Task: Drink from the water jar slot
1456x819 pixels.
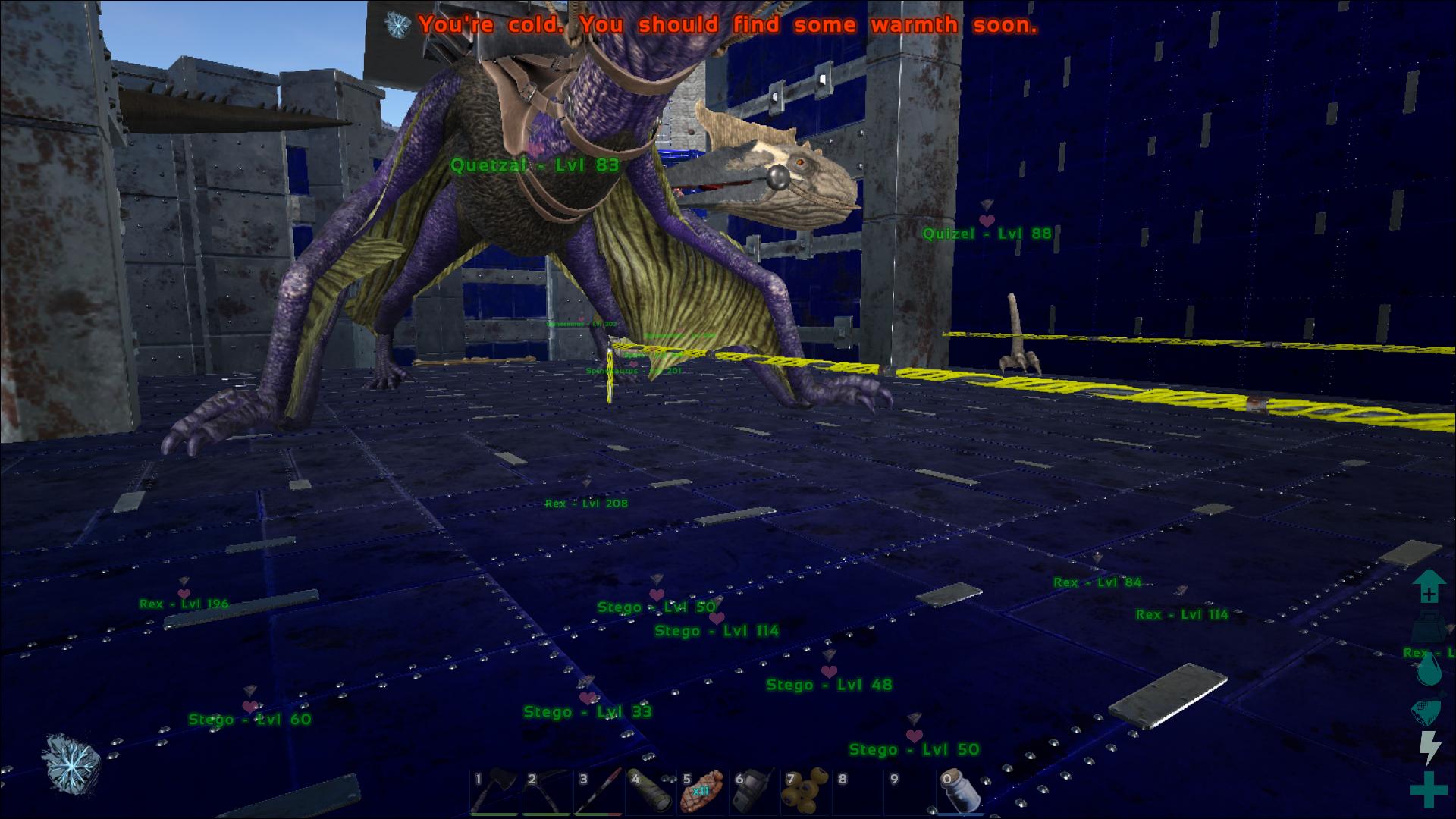Action: (x=962, y=792)
